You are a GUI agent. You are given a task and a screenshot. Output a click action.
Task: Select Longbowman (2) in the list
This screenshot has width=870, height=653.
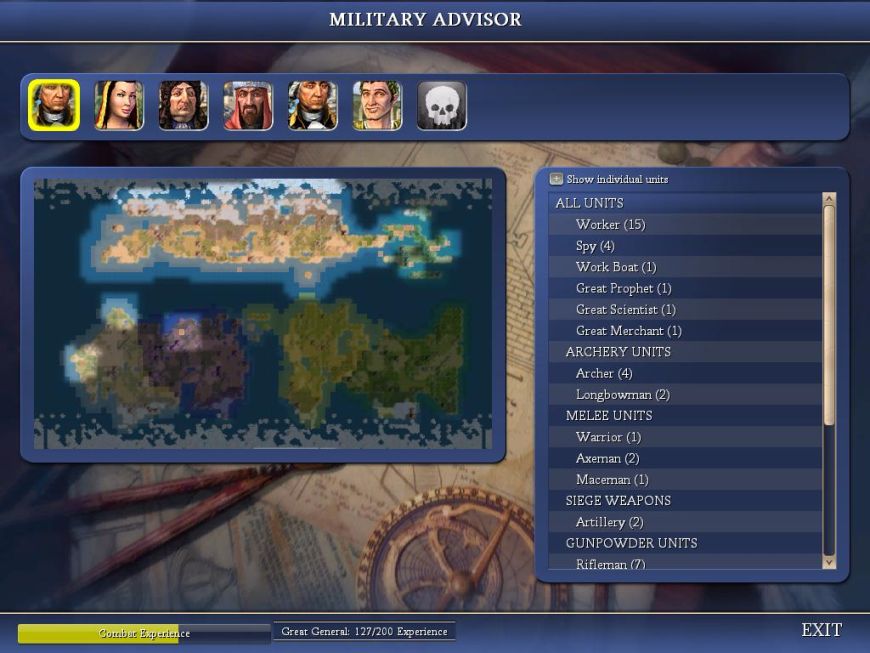622,395
